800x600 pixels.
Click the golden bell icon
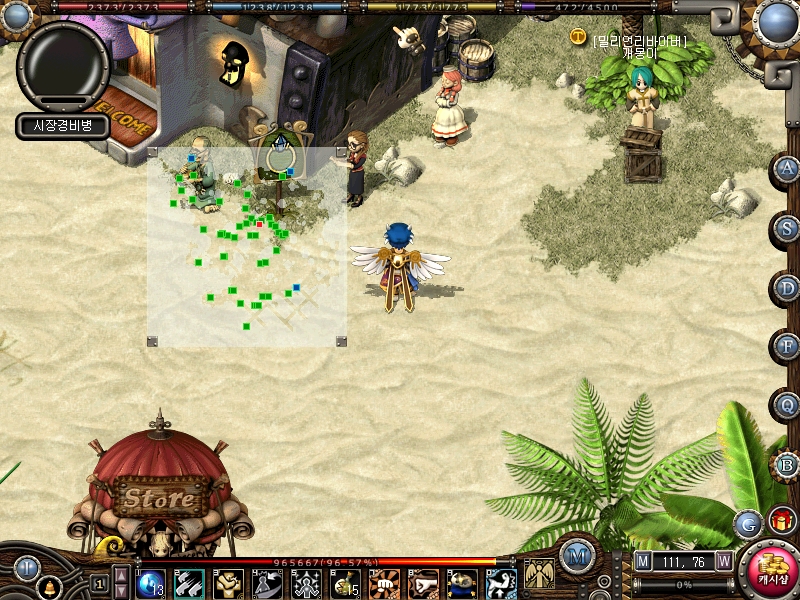[x=47, y=587]
